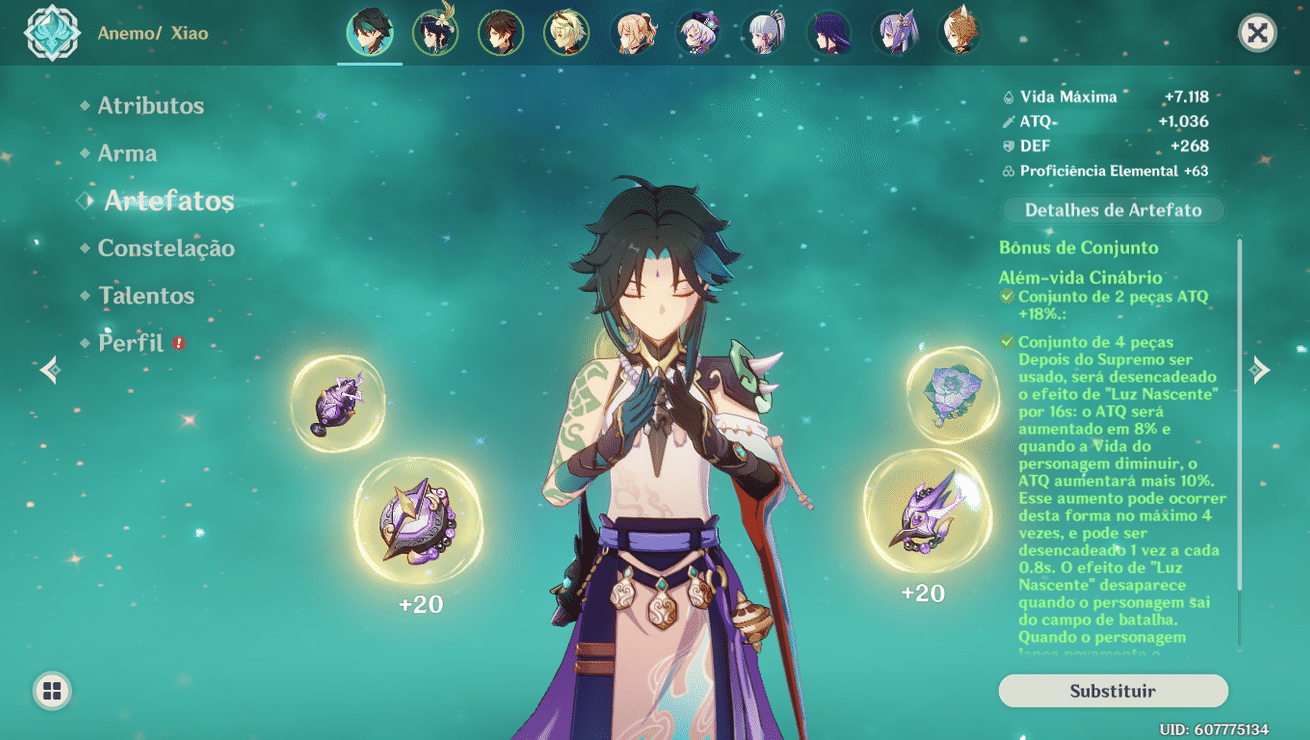The image size is (1310, 740).
Task: Go to the Constelação section
Action: pyautogui.click(x=166, y=249)
